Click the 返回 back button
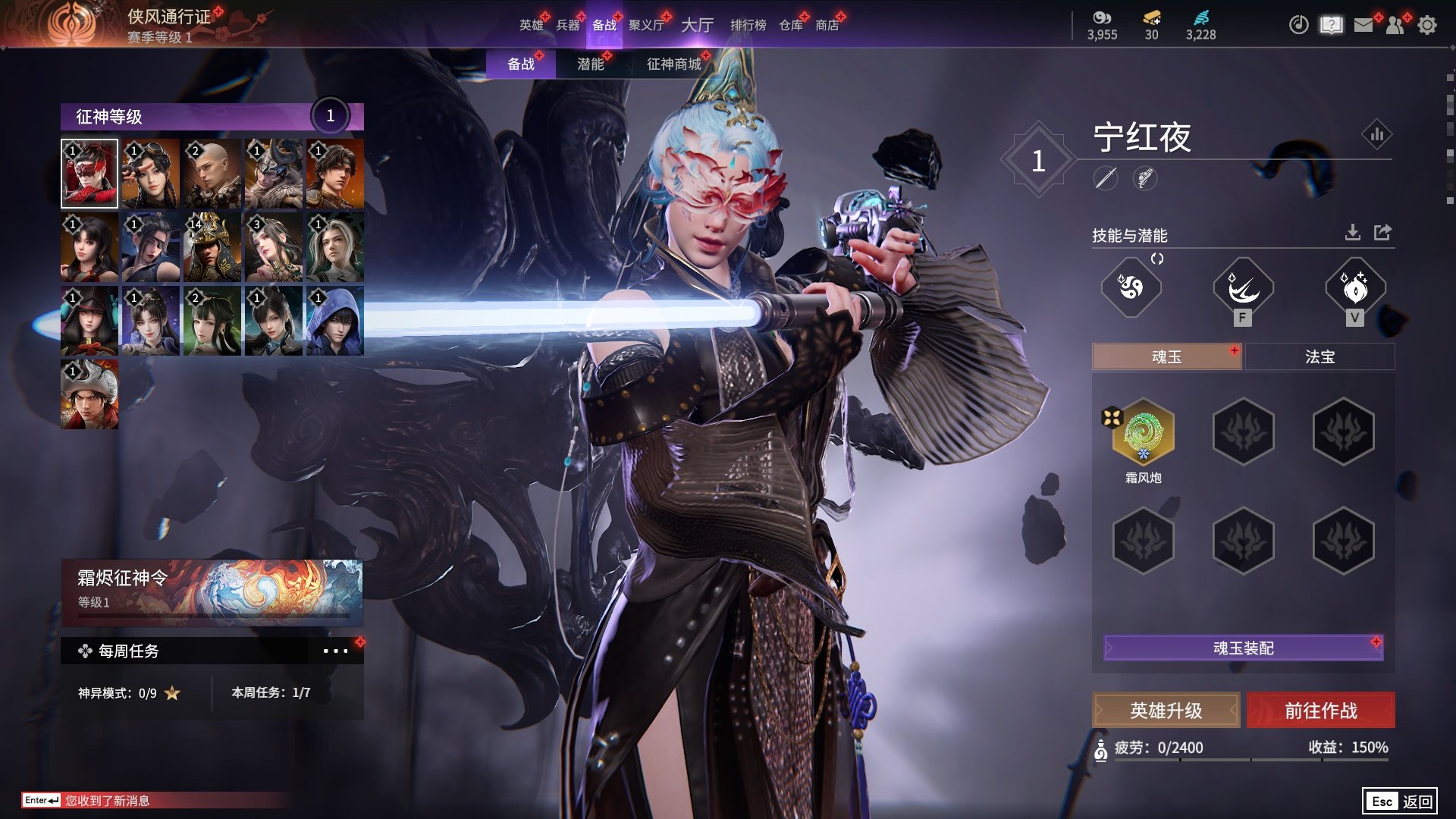1456x819 pixels. [x=1400, y=801]
